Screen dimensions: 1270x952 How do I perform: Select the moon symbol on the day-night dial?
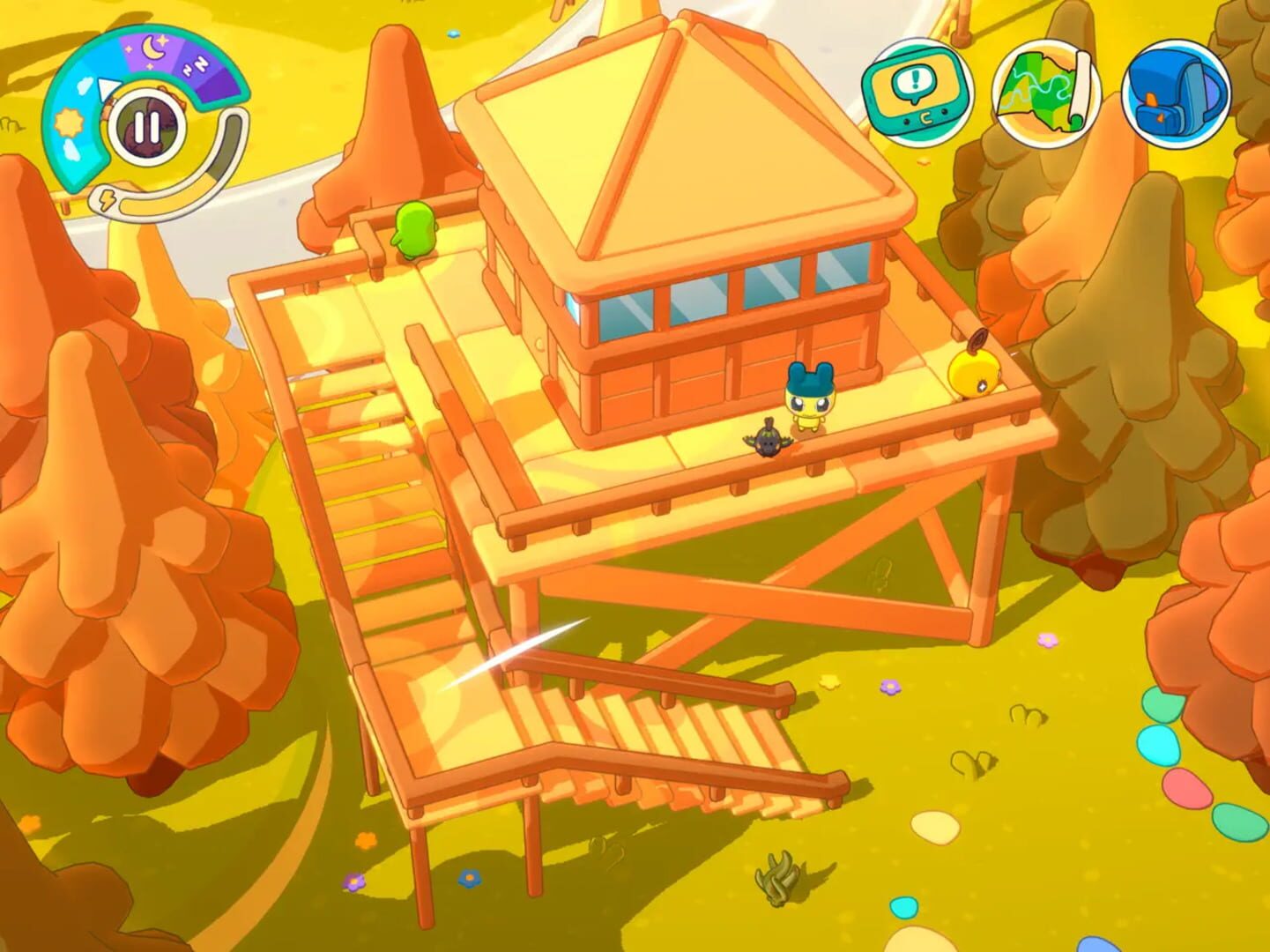pos(154,46)
